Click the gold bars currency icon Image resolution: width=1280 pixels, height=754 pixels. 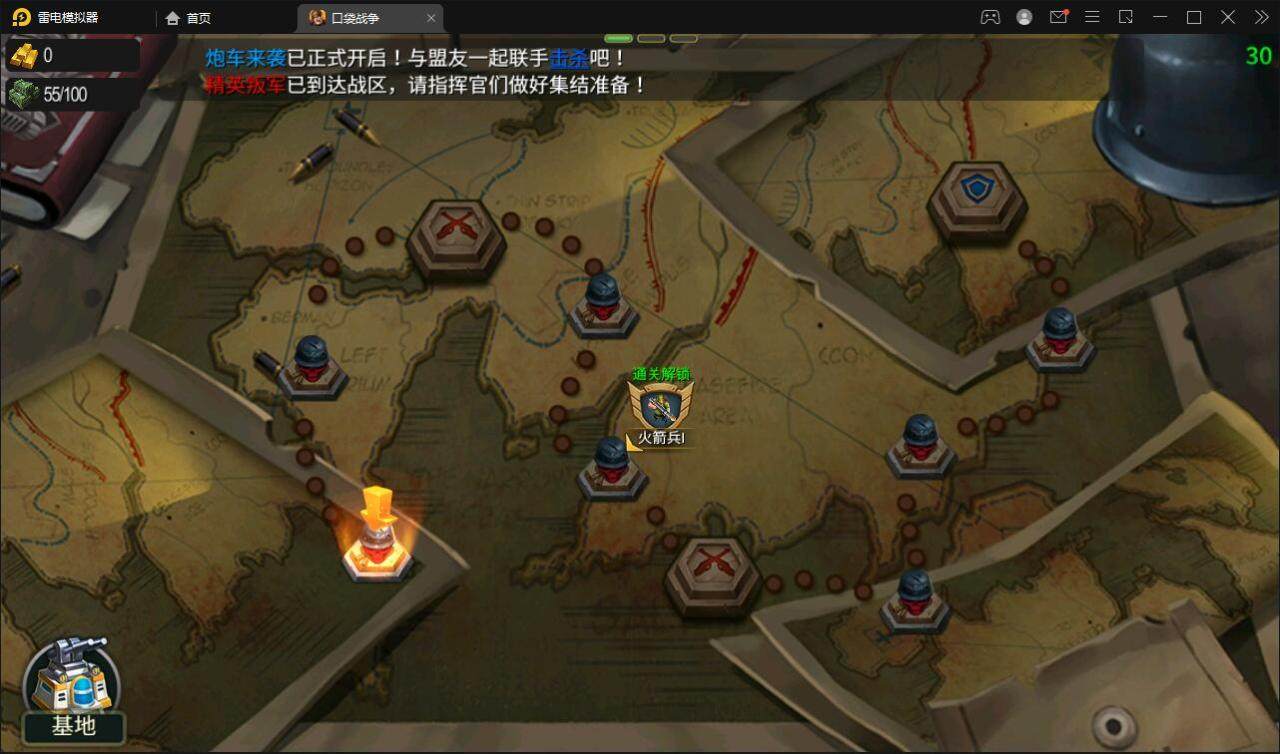23,56
